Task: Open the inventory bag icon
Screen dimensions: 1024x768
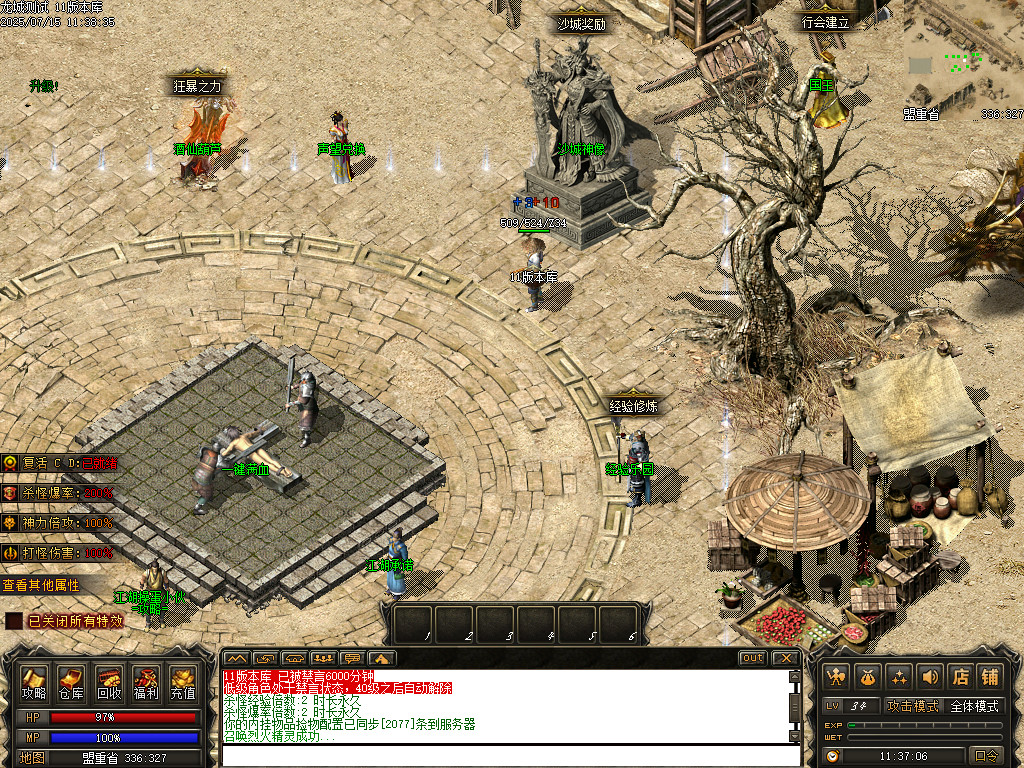Action: (868, 677)
